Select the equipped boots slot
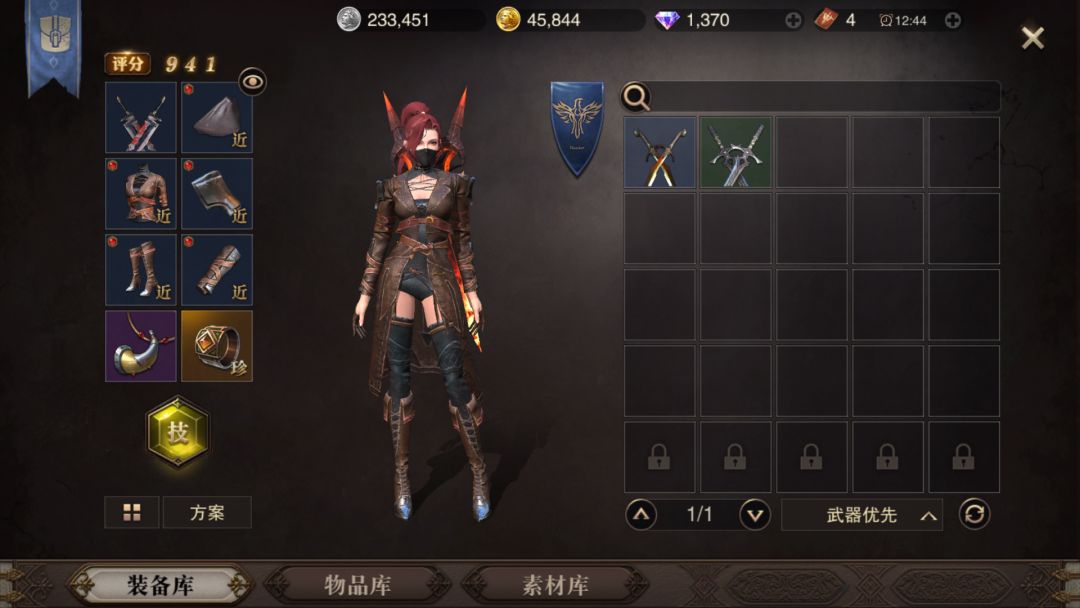Viewport: 1080px width, 608px height. click(141, 270)
